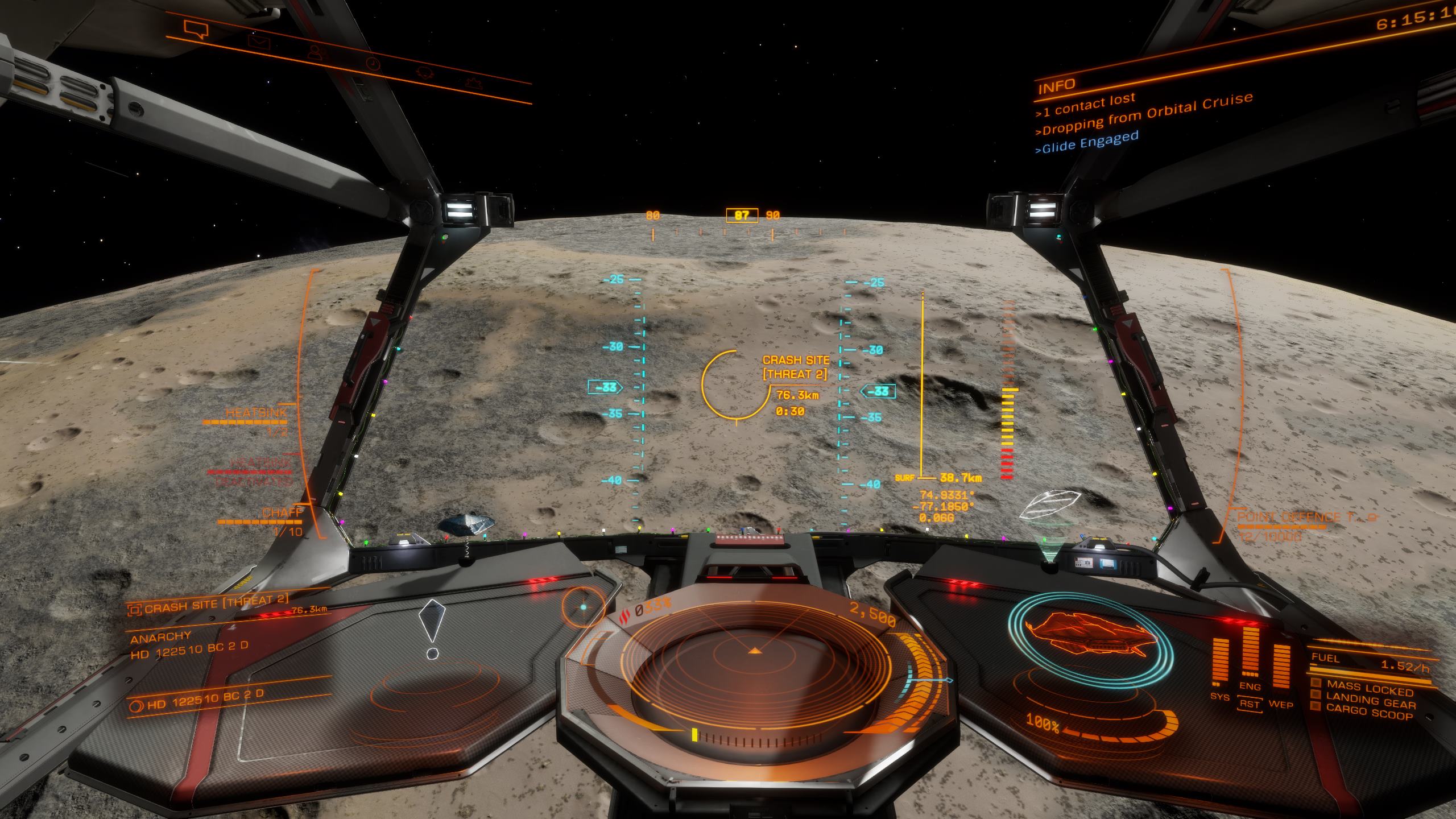Select the Point Defence module entry
Screen dimensions: 1456x819
1292,518
